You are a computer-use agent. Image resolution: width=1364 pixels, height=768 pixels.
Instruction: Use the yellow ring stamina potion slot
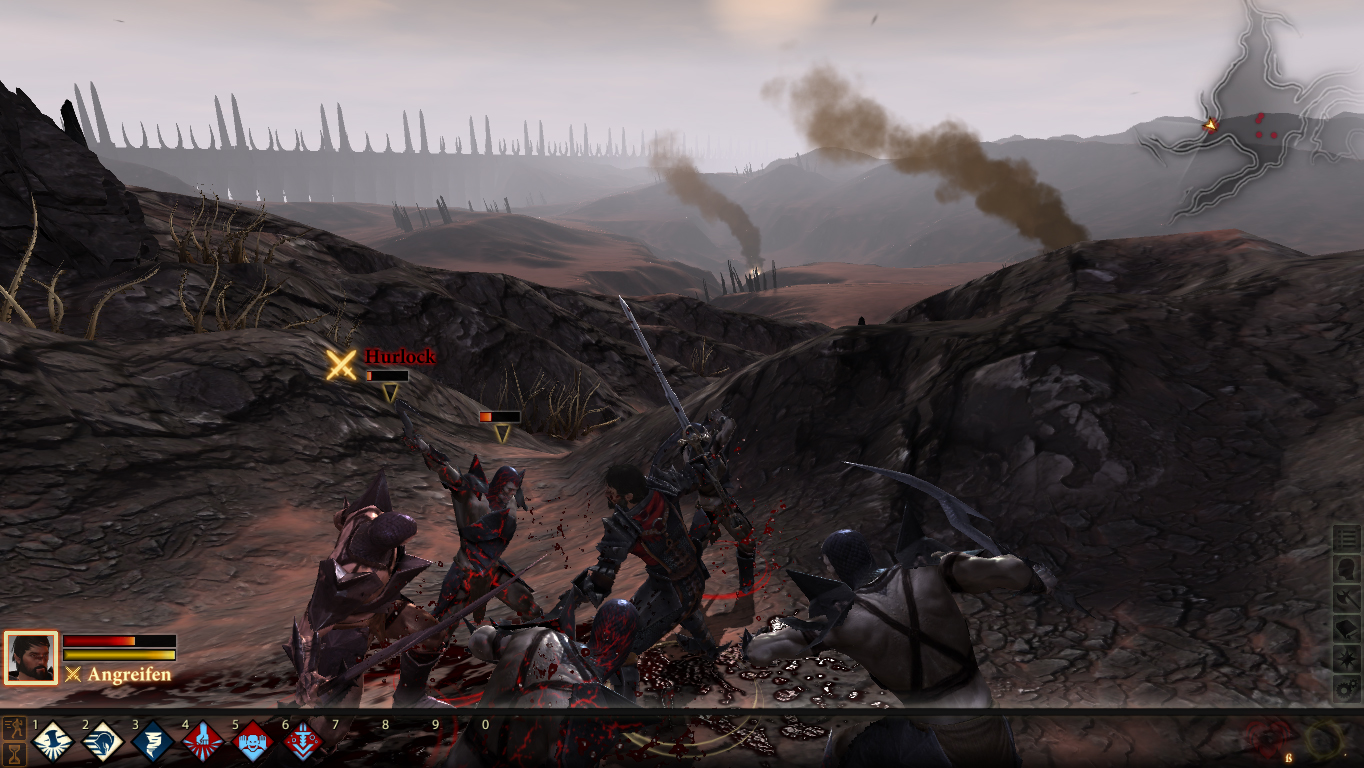1324,740
